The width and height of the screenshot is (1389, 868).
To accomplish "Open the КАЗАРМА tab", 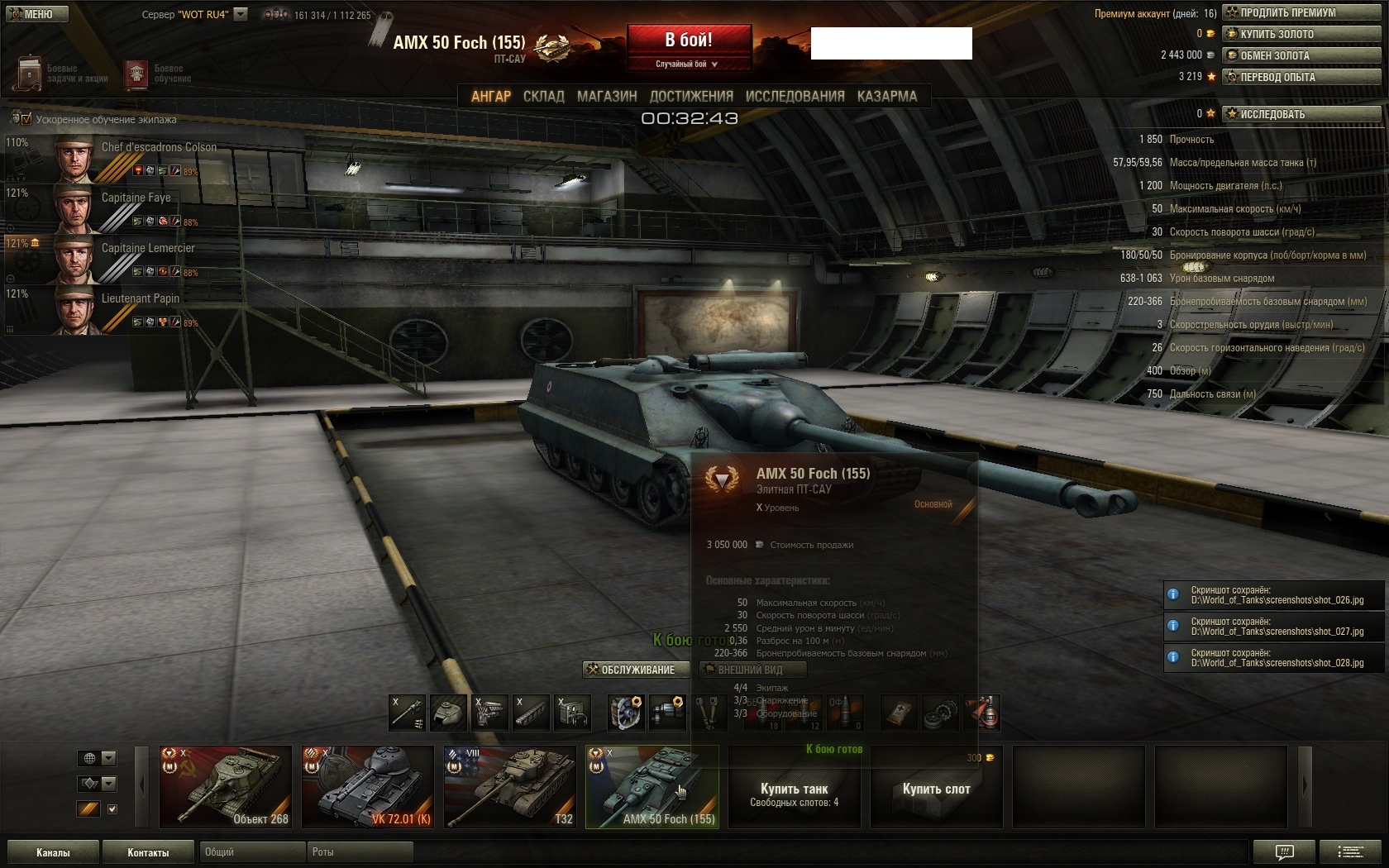I will click(886, 97).
